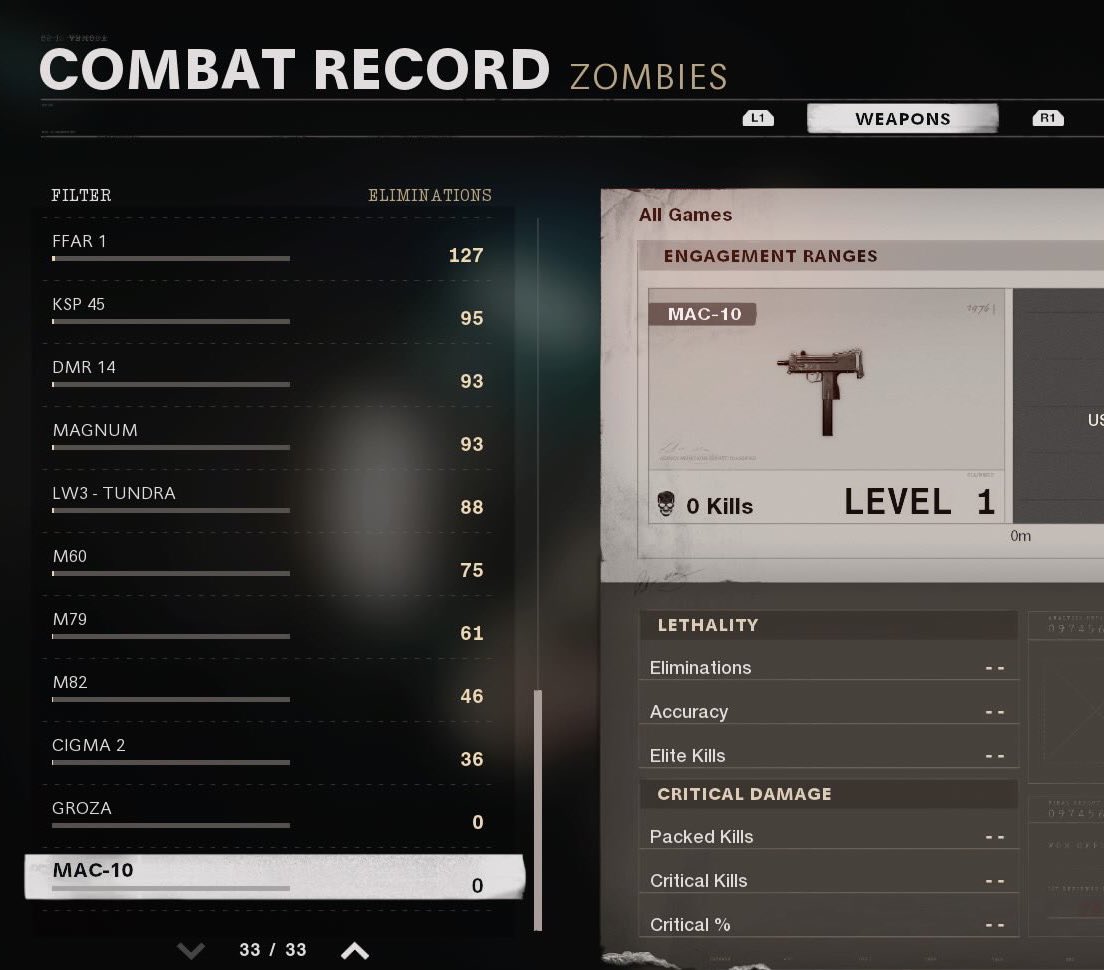The height and width of the screenshot is (970, 1104).
Task: Show stats for the M60
Action: [270, 564]
